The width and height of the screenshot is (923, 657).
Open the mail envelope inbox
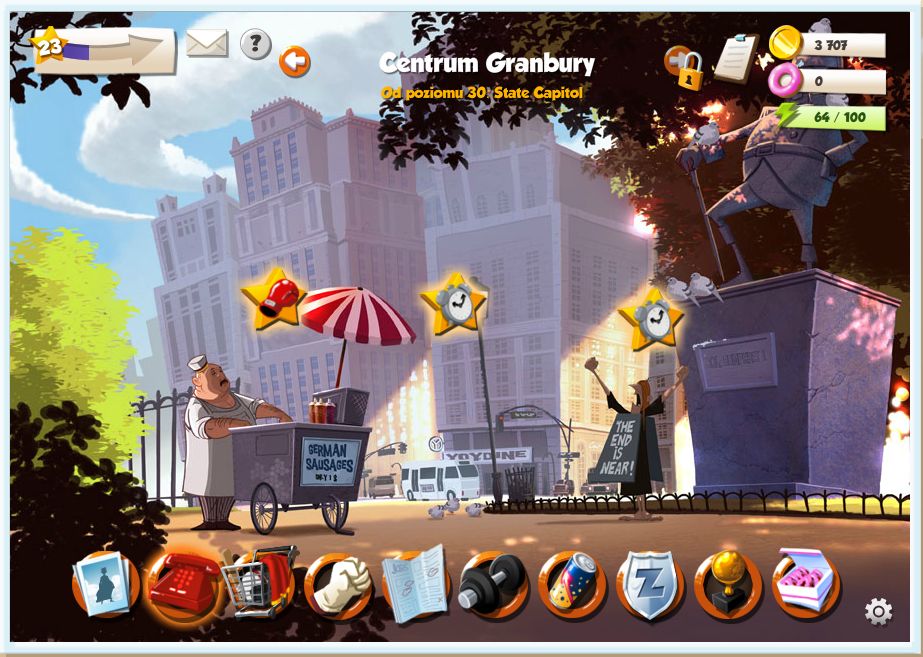(x=207, y=44)
